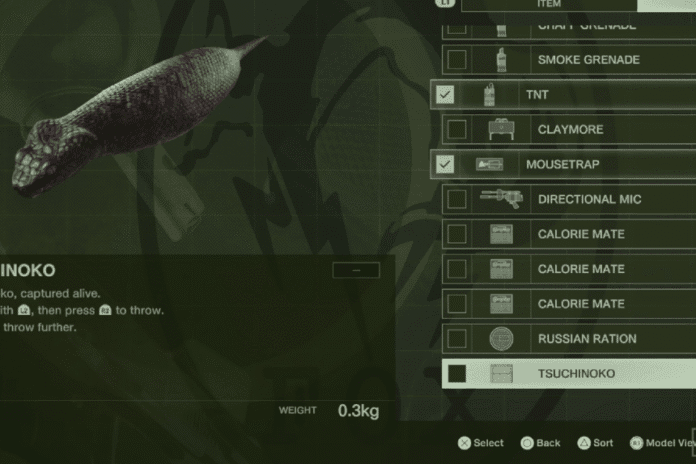Choose the Claymore item row
The width and height of the screenshot is (696, 464).
click(x=570, y=130)
